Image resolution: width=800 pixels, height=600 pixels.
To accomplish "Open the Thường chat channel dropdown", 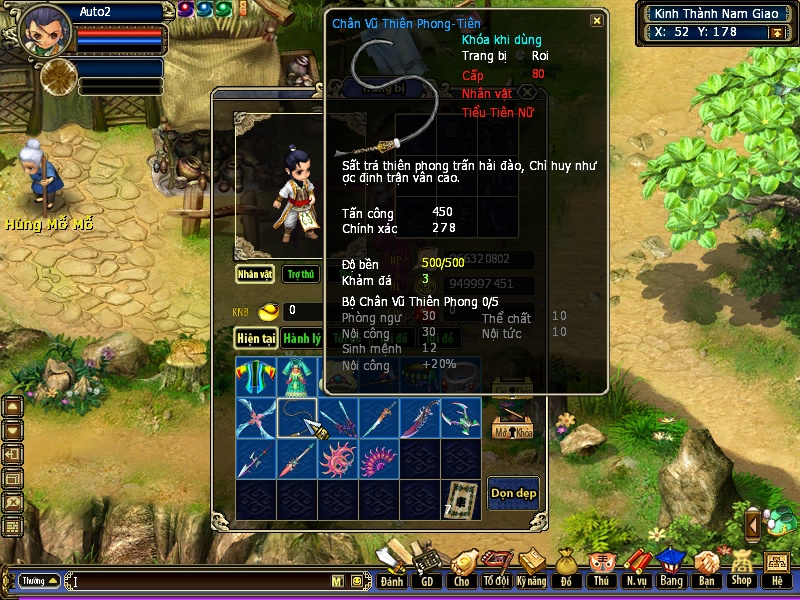I will [x=40, y=580].
